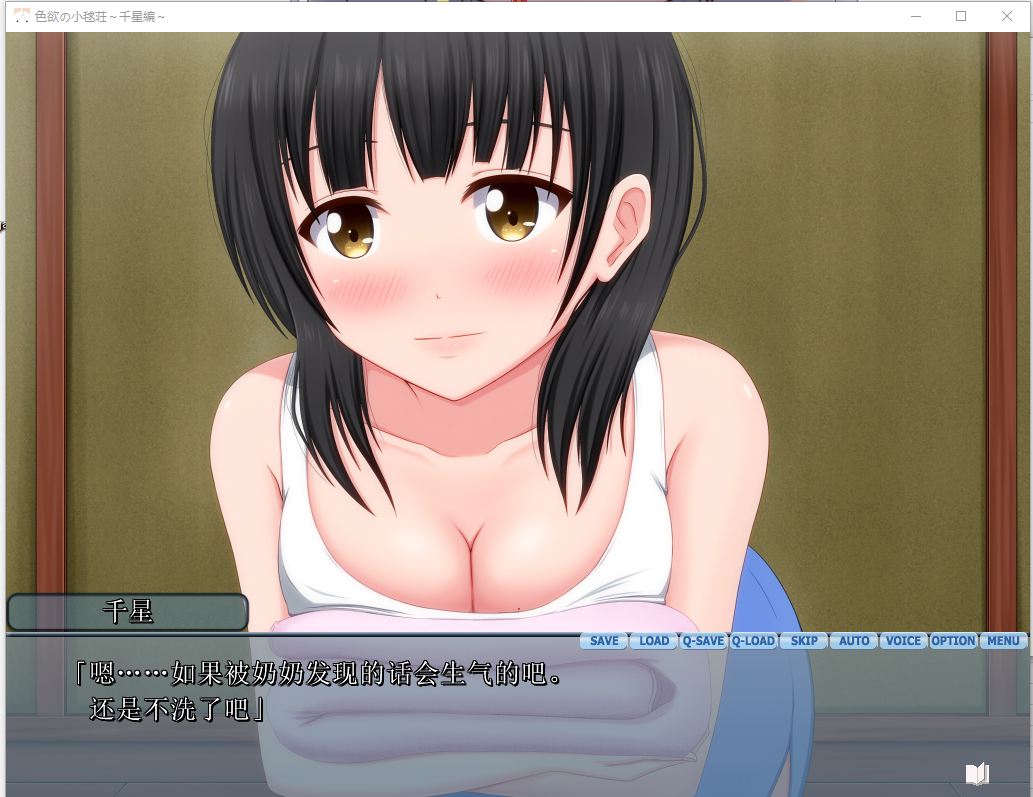Open the LOAD menu
The image size is (1033, 797).
(x=654, y=641)
